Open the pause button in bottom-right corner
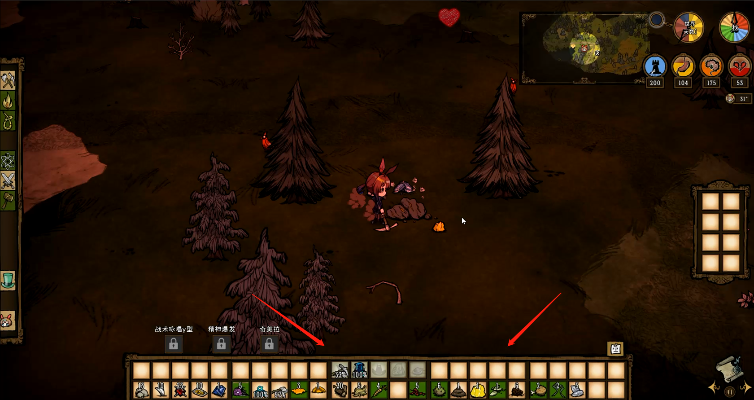The width and height of the screenshot is (754, 400). [x=728, y=392]
